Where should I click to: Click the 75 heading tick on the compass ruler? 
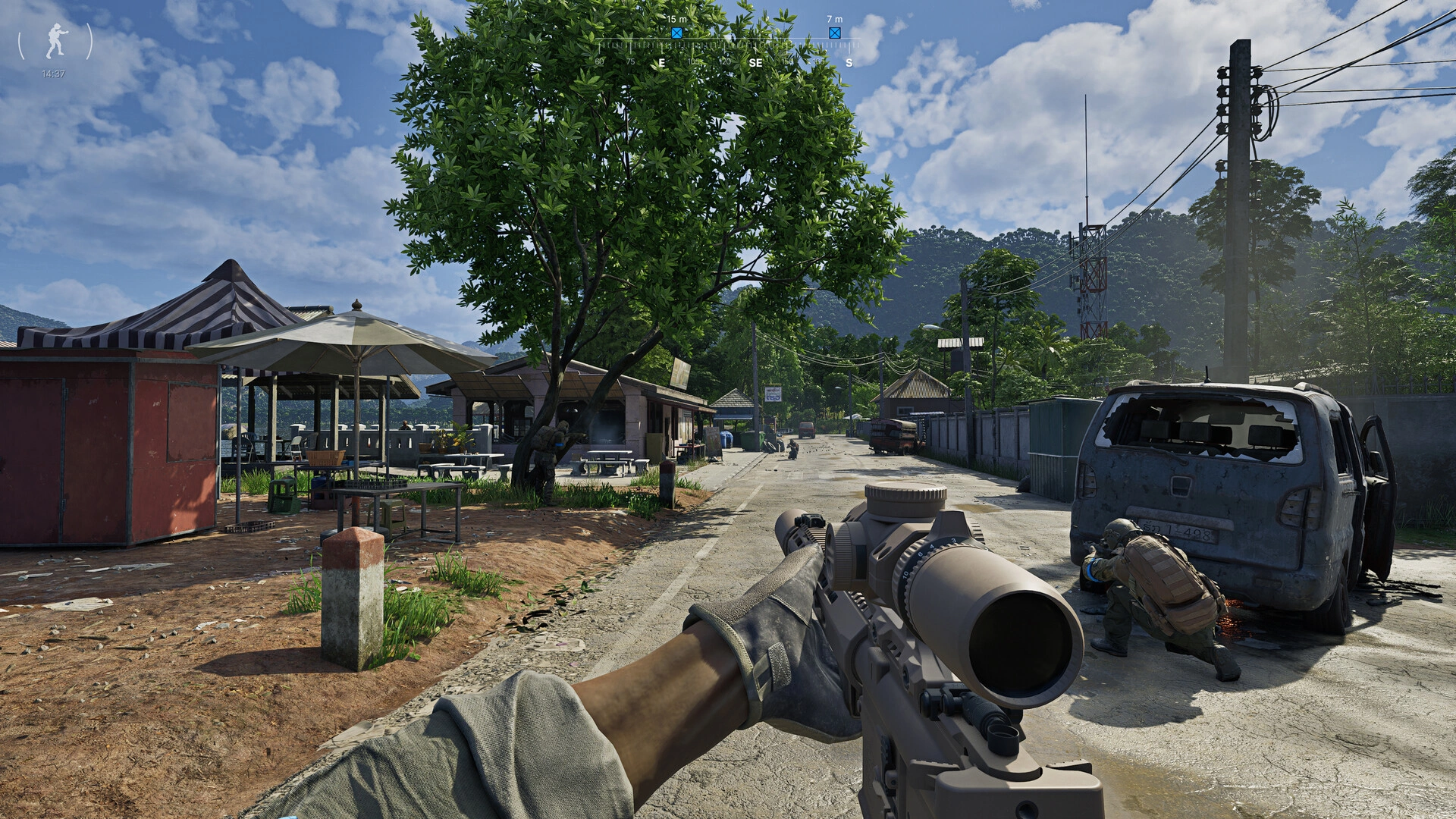(631, 63)
